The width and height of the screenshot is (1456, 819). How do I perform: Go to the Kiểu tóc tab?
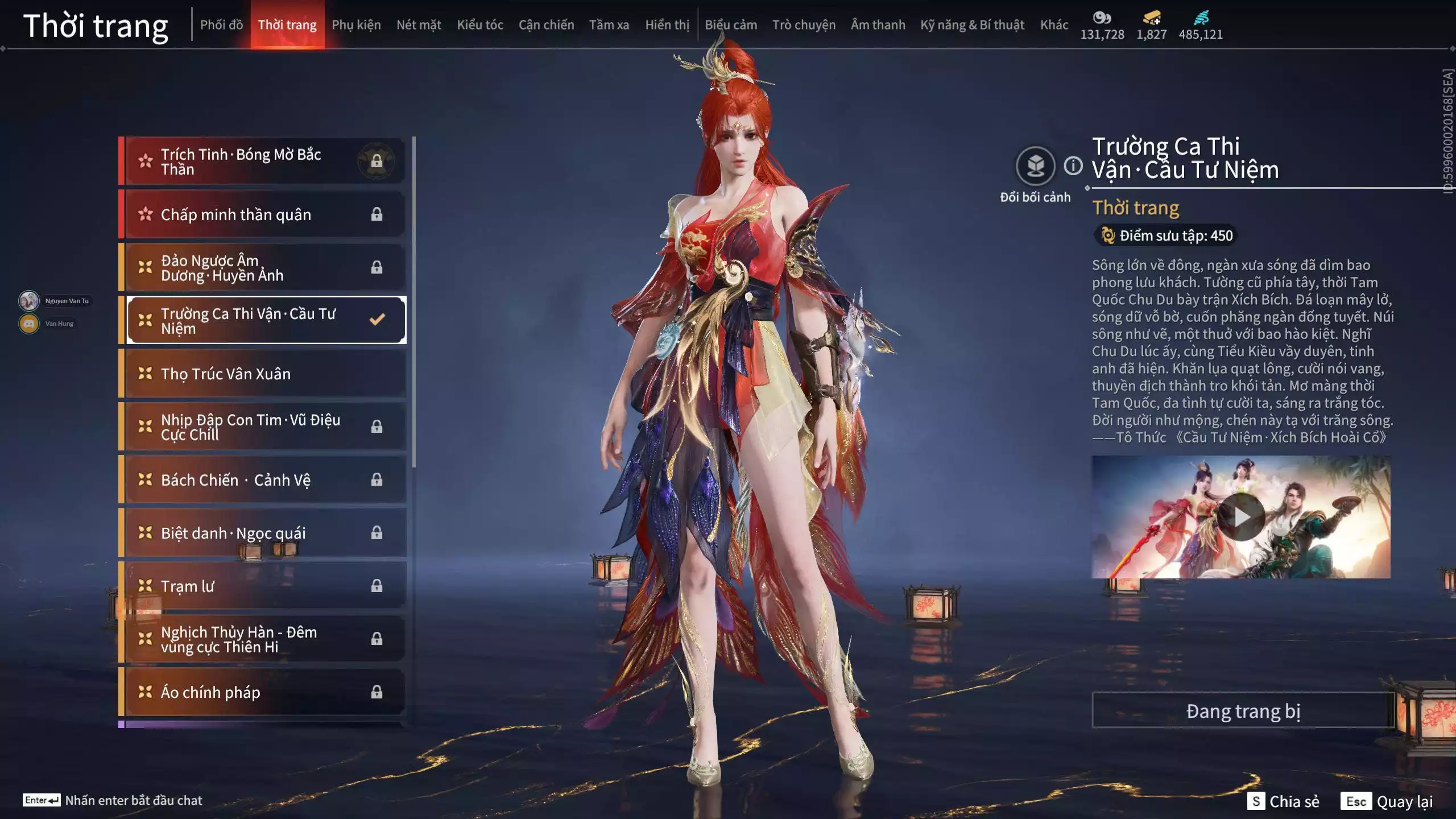pos(480,25)
